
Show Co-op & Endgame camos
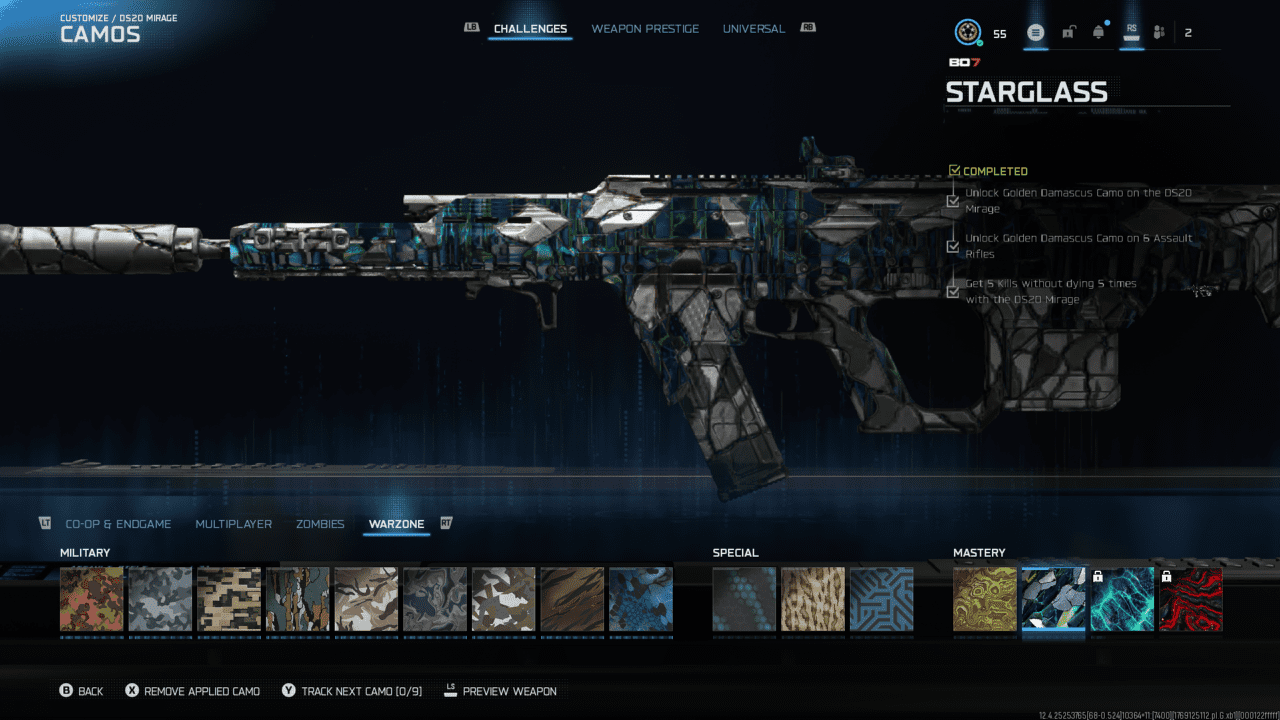point(118,524)
